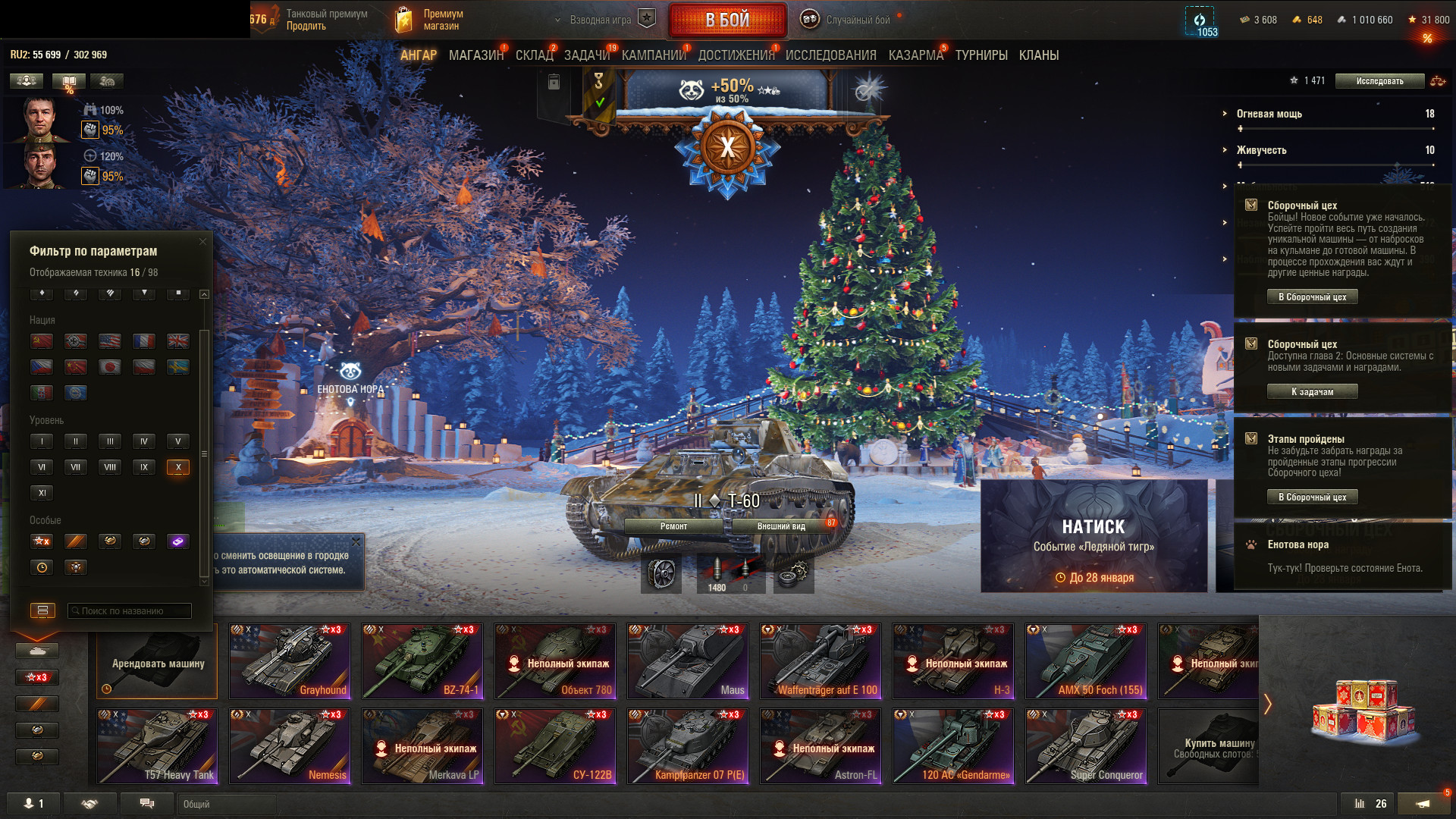
Task: Close the parameter filter panel
Action: click(202, 242)
